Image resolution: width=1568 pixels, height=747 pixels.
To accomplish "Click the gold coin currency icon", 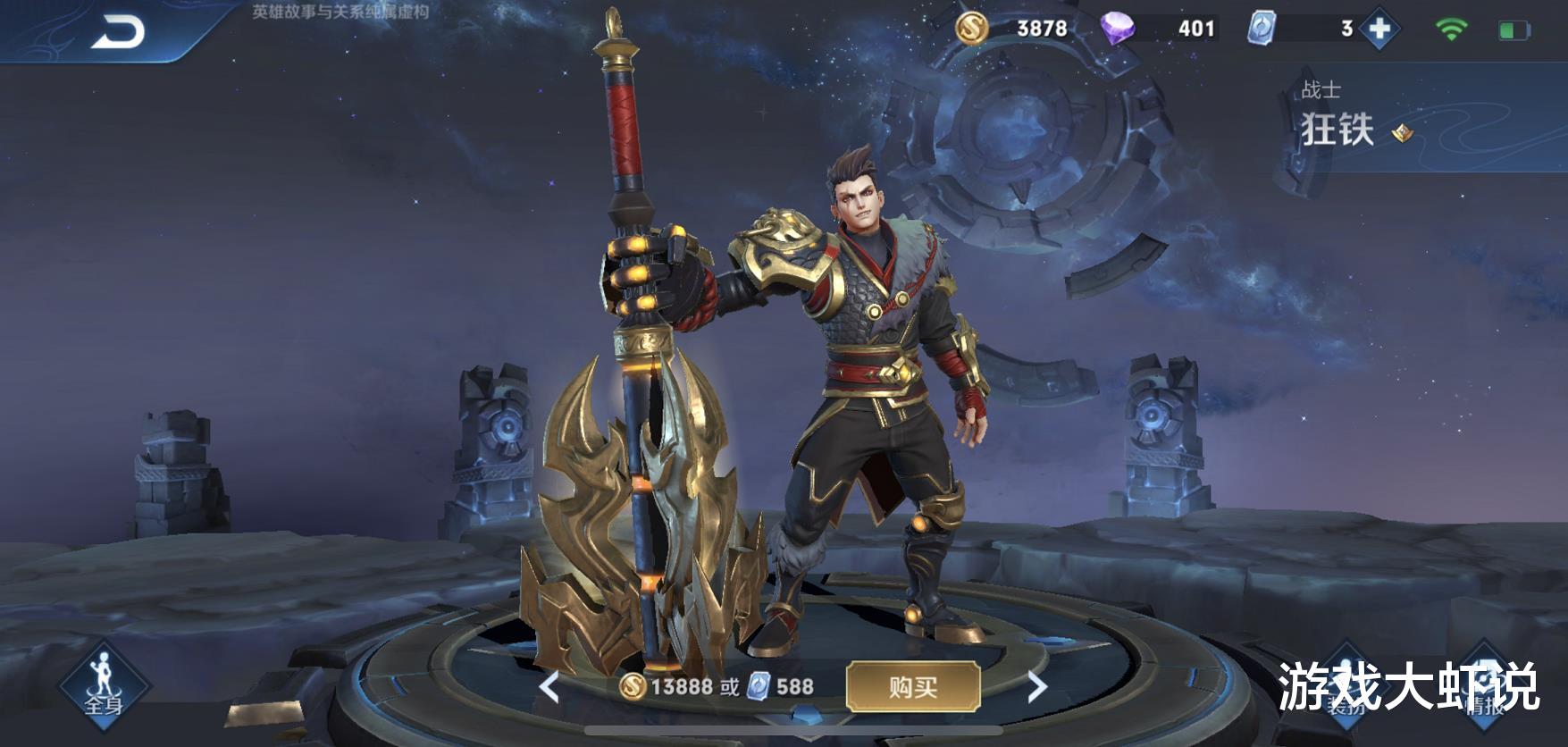I will [973, 28].
